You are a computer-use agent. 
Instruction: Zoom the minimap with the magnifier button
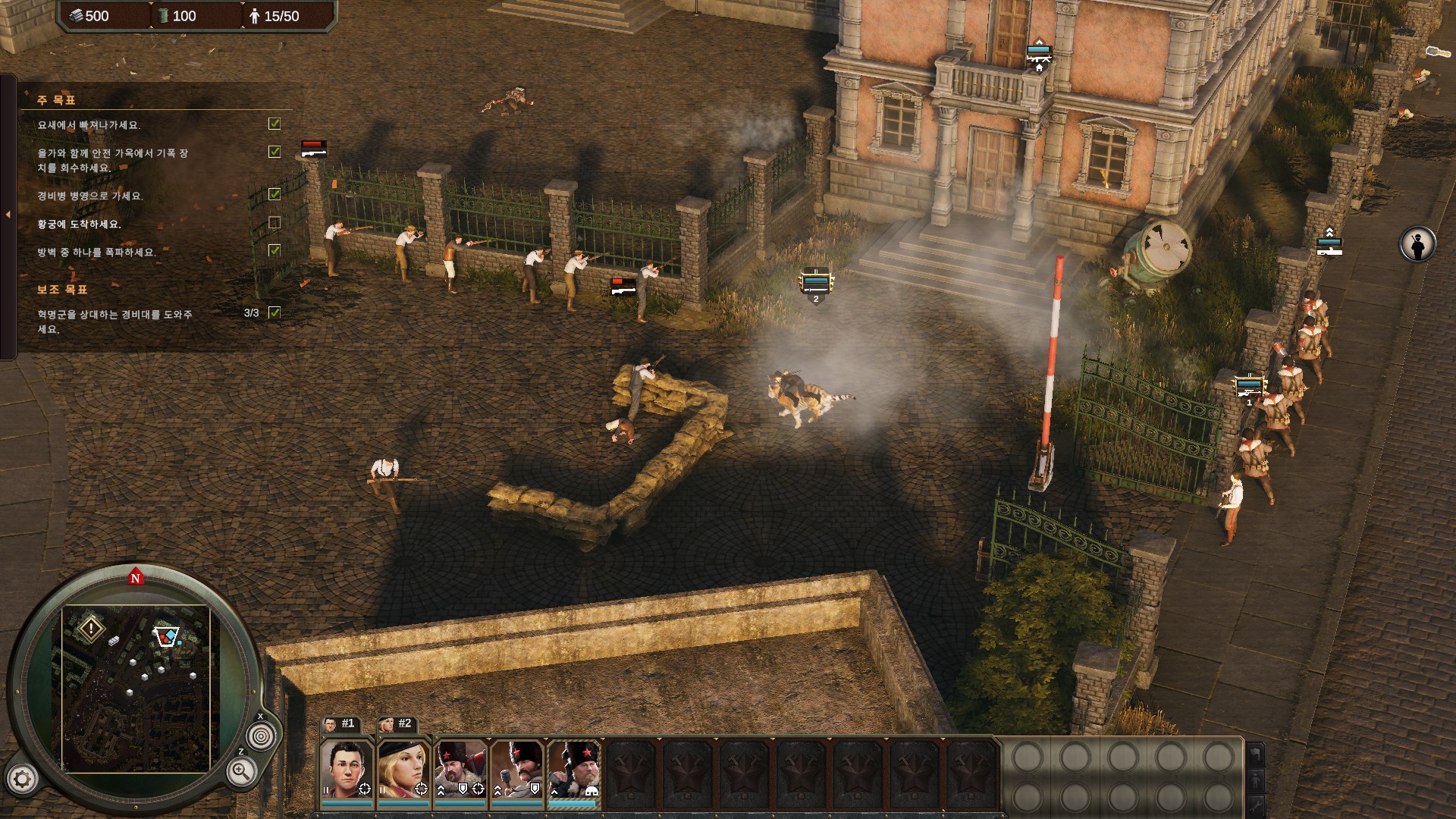[240, 772]
